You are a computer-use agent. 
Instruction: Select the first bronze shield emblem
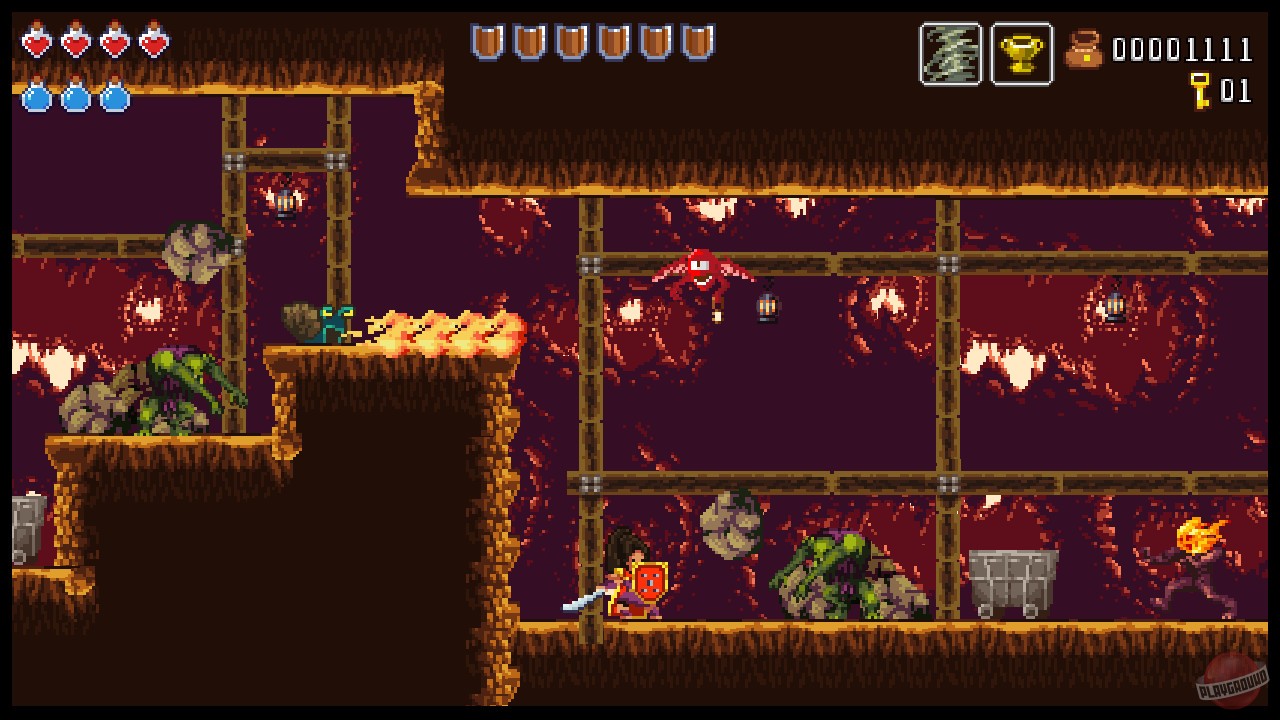(488, 40)
